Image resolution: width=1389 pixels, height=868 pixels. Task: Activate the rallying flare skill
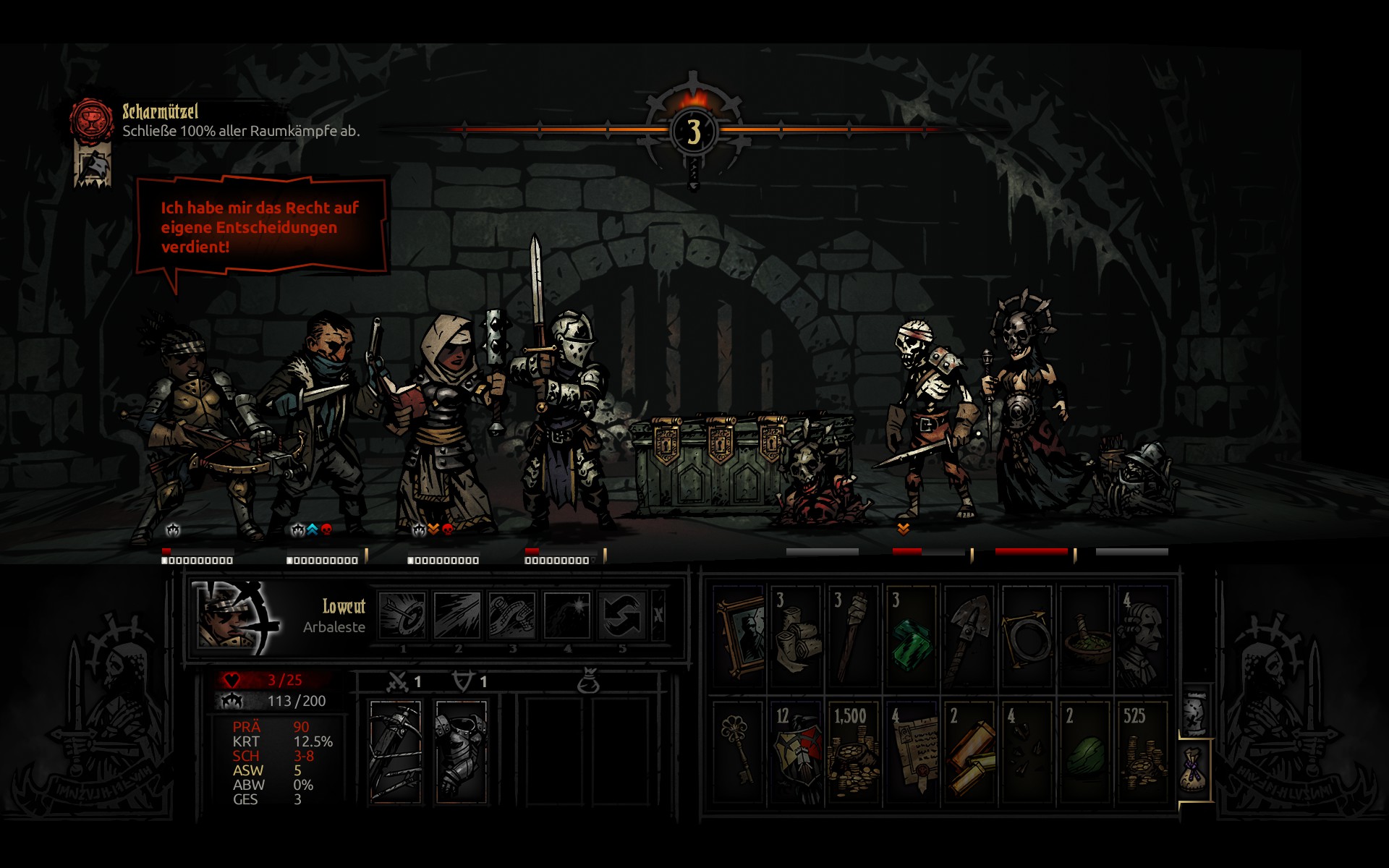point(566,616)
